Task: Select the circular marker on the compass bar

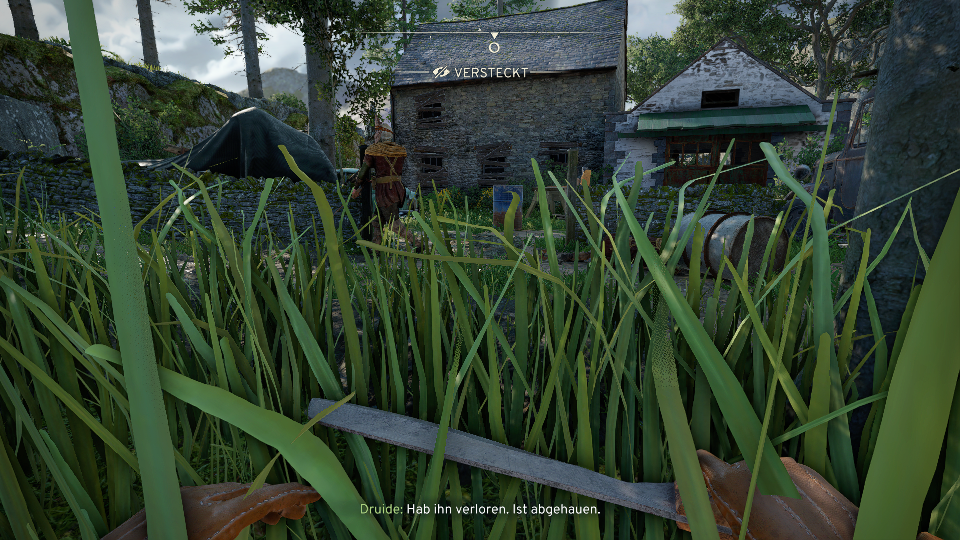Action: coord(494,47)
